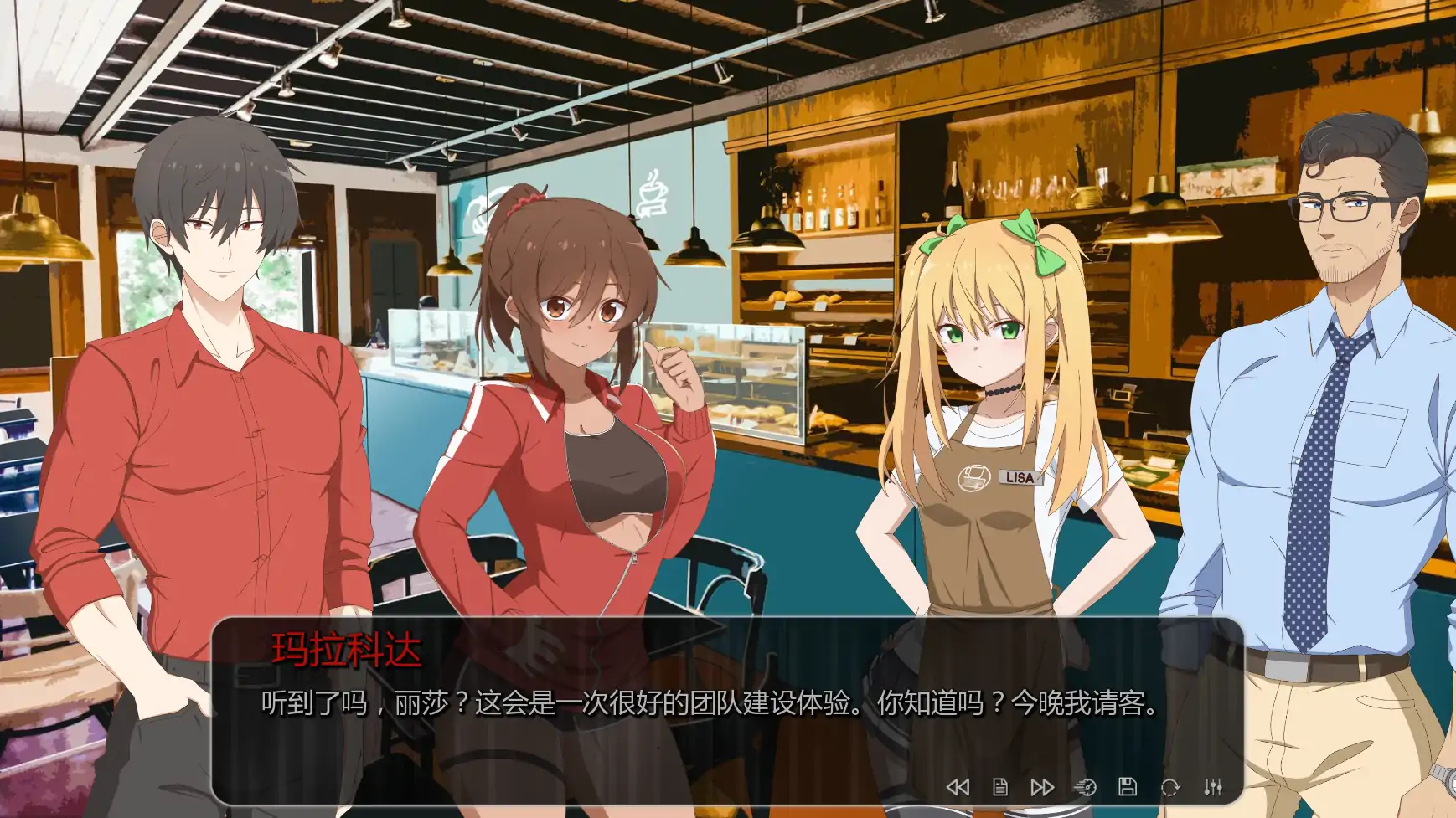Click the auto-play speedometer icon
1456x818 pixels.
tap(1087, 786)
